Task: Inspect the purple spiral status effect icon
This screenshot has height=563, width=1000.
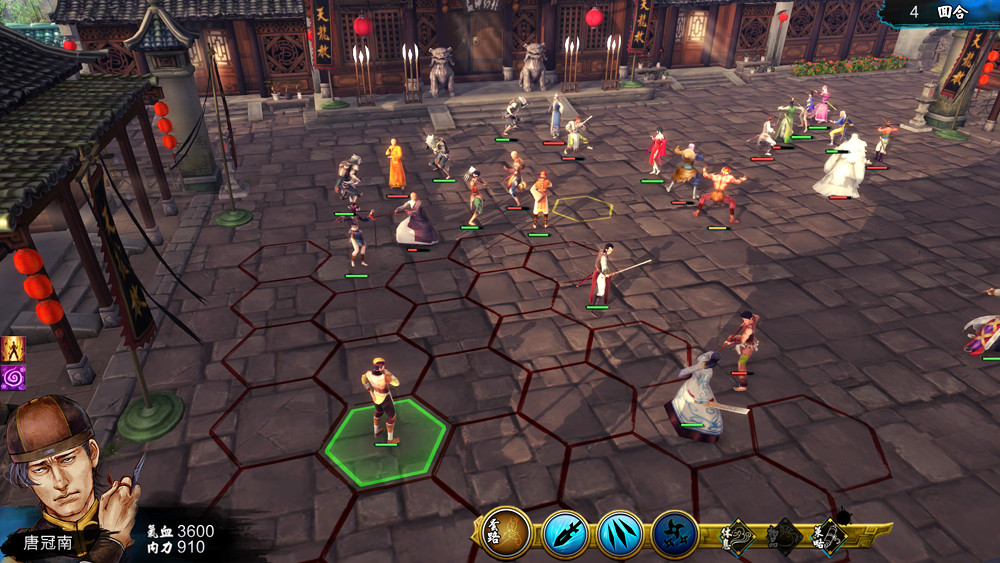Action: coord(13,377)
